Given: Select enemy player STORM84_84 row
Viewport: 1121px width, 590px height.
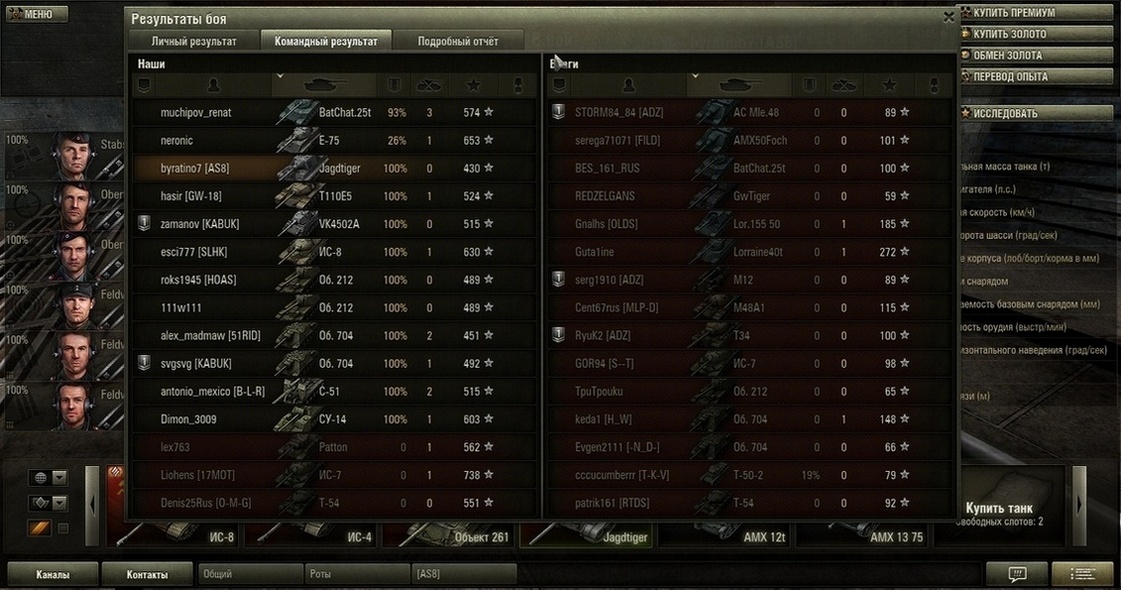Looking at the screenshot, I should tap(607, 113).
